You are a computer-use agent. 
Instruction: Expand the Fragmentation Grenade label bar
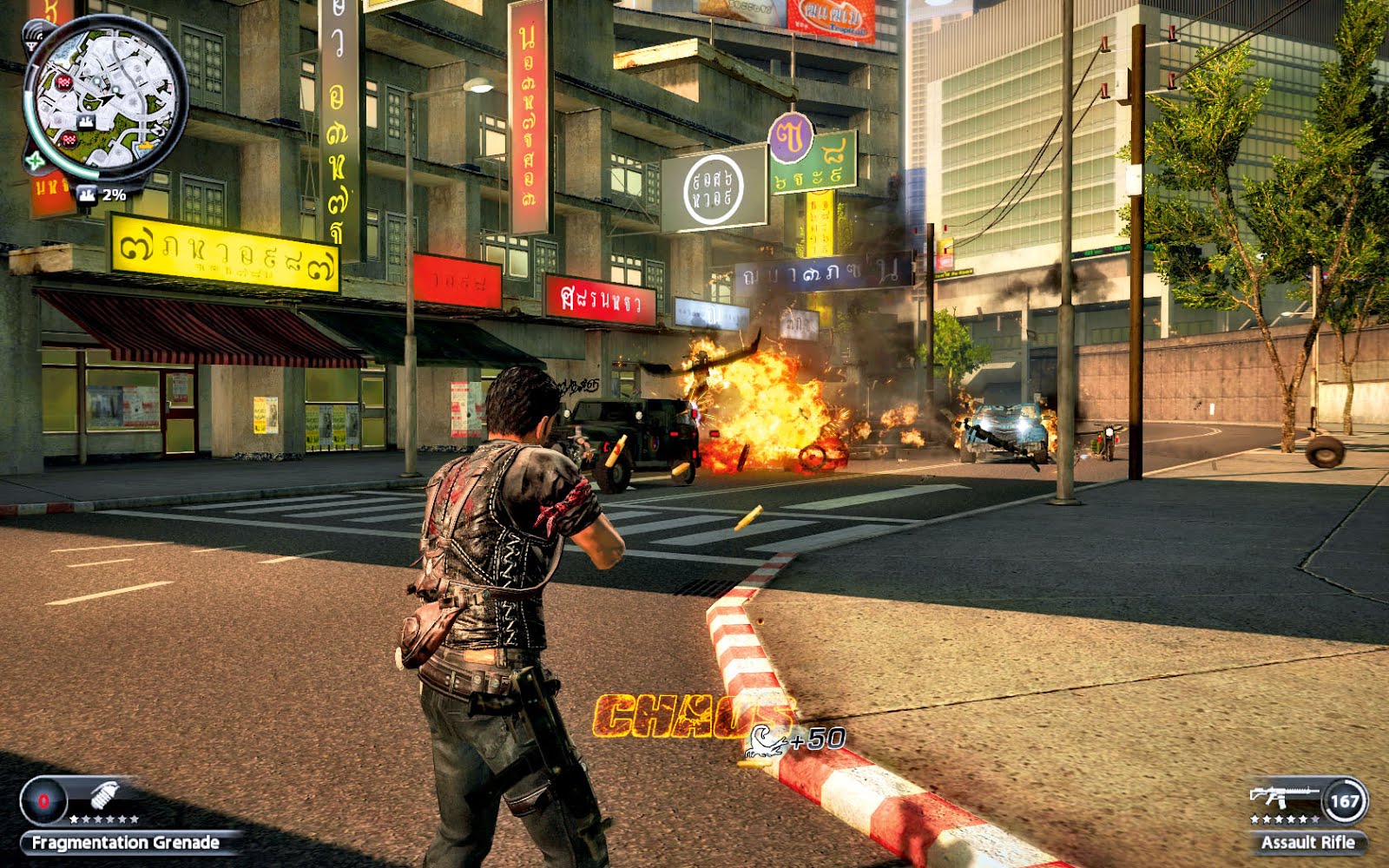coord(125,842)
